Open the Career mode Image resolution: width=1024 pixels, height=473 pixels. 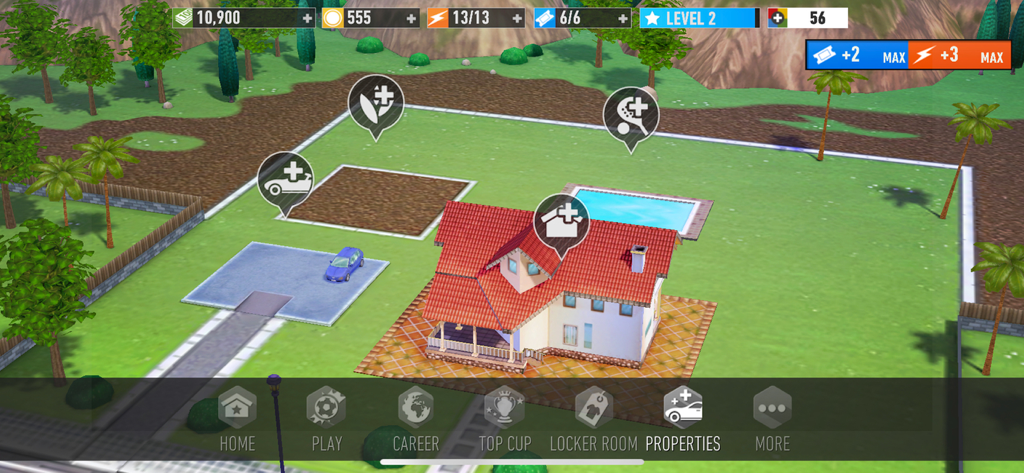(415, 419)
